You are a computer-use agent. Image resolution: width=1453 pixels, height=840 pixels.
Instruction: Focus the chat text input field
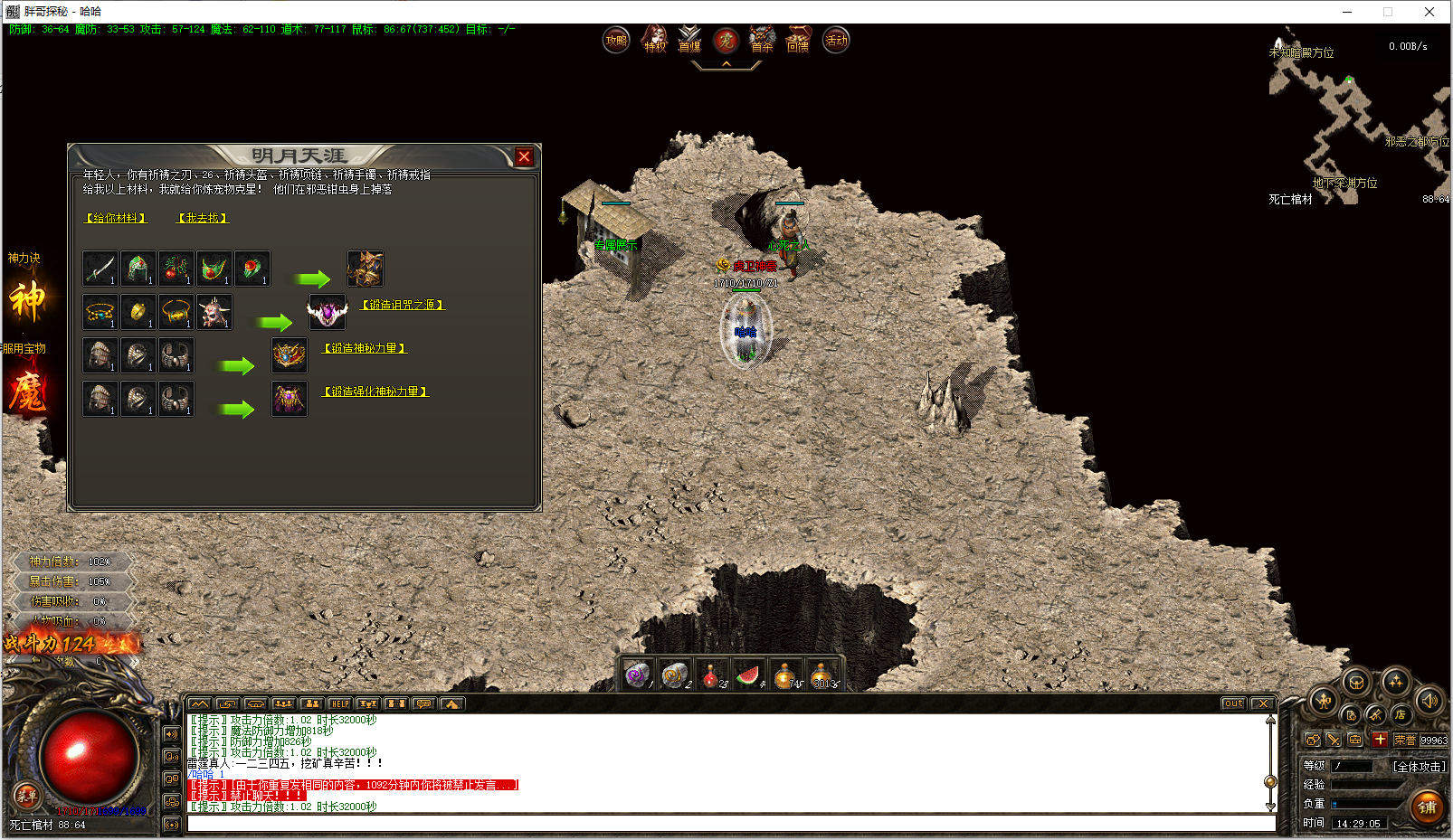coord(729,824)
